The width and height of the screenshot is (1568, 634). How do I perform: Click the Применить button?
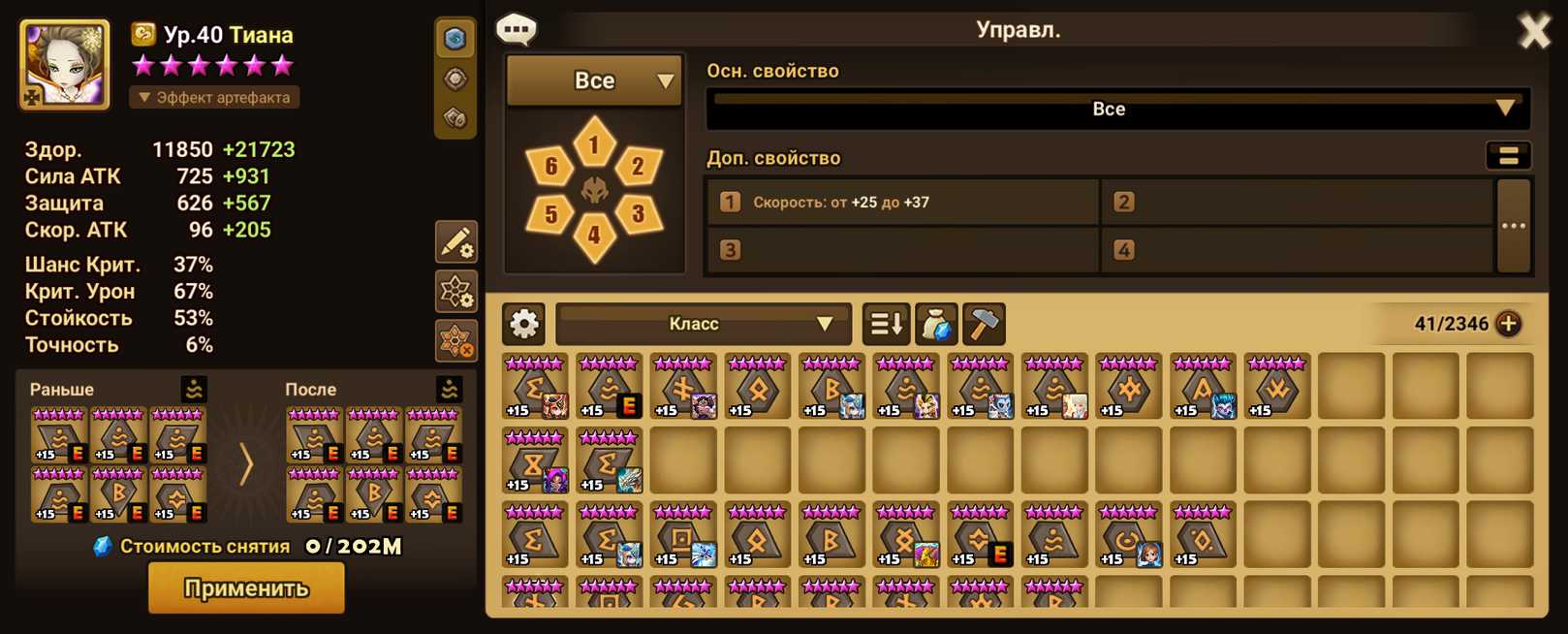pos(246,588)
